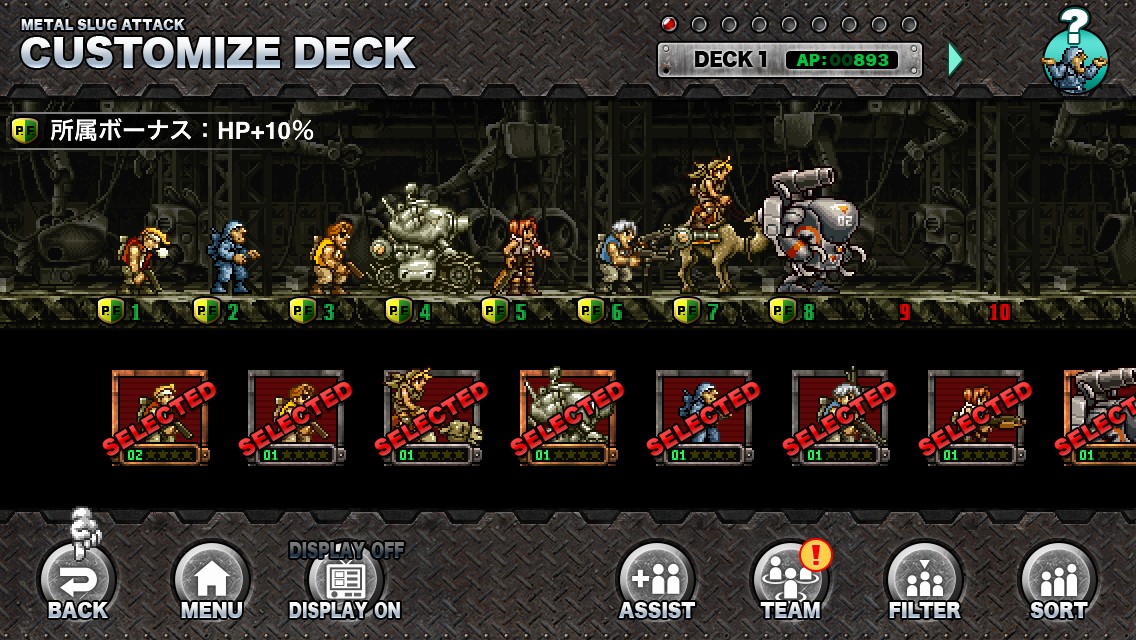Select the camel rider unit card
This screenshot has height=640, width=1136.
(432, 417)
